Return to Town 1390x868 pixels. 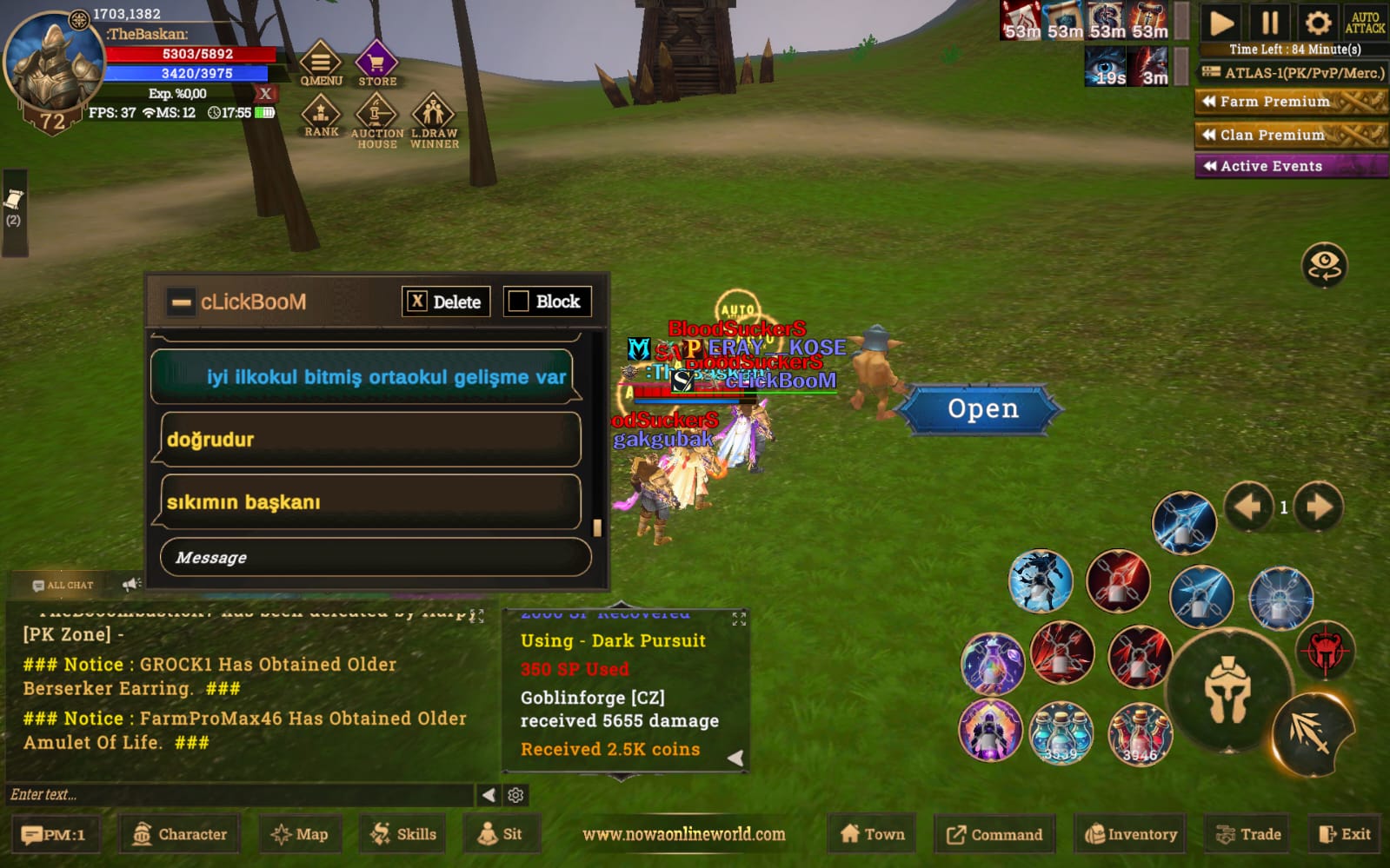point(873,834)
